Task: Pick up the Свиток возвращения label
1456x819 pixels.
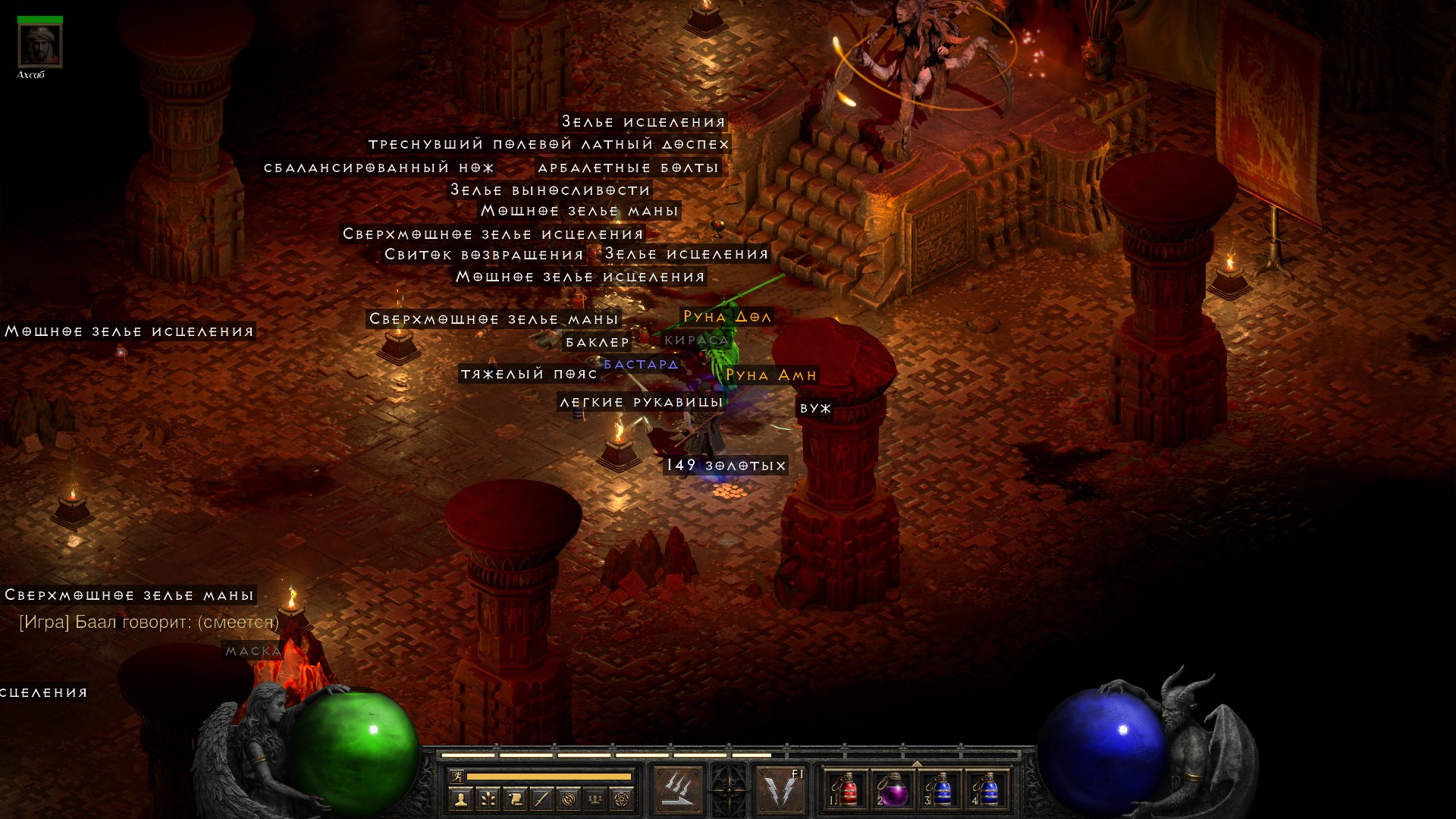Action: point(484,255)
